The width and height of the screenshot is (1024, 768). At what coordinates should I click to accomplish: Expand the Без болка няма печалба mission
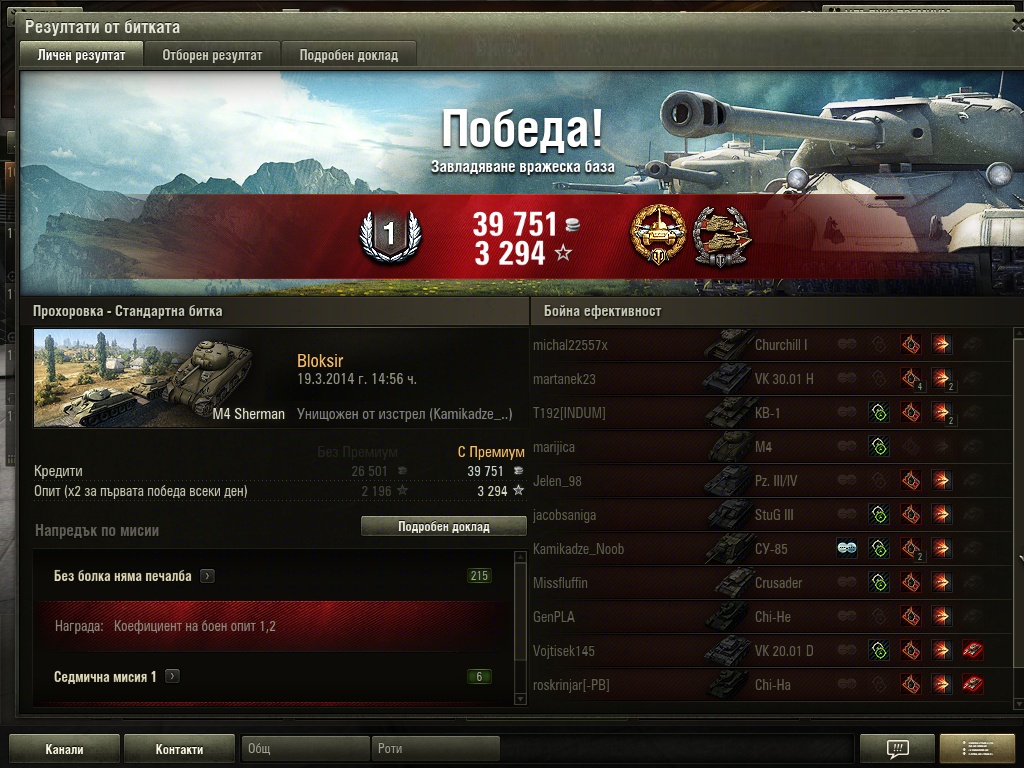(206, 576)
